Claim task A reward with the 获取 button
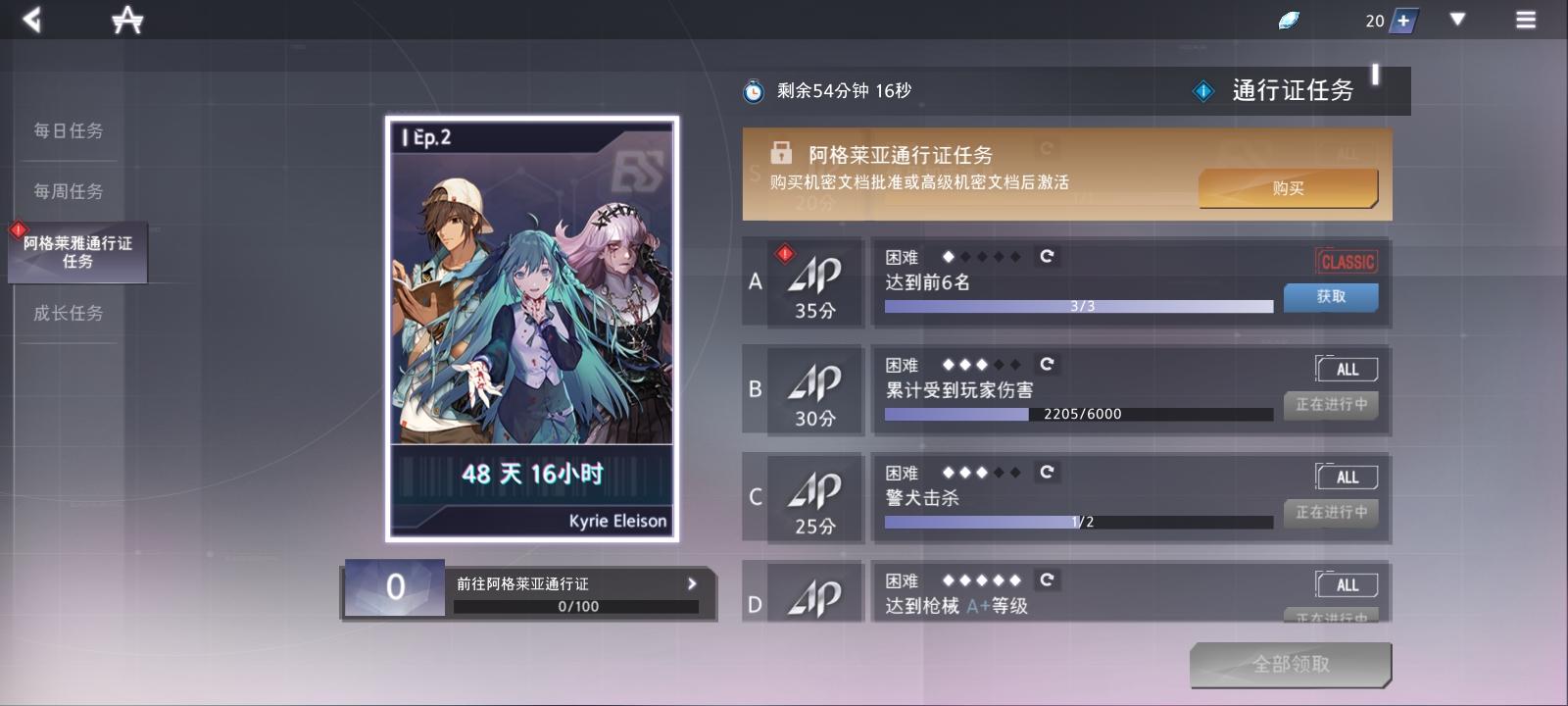Screen dimensions: 1568x706 1330,297
